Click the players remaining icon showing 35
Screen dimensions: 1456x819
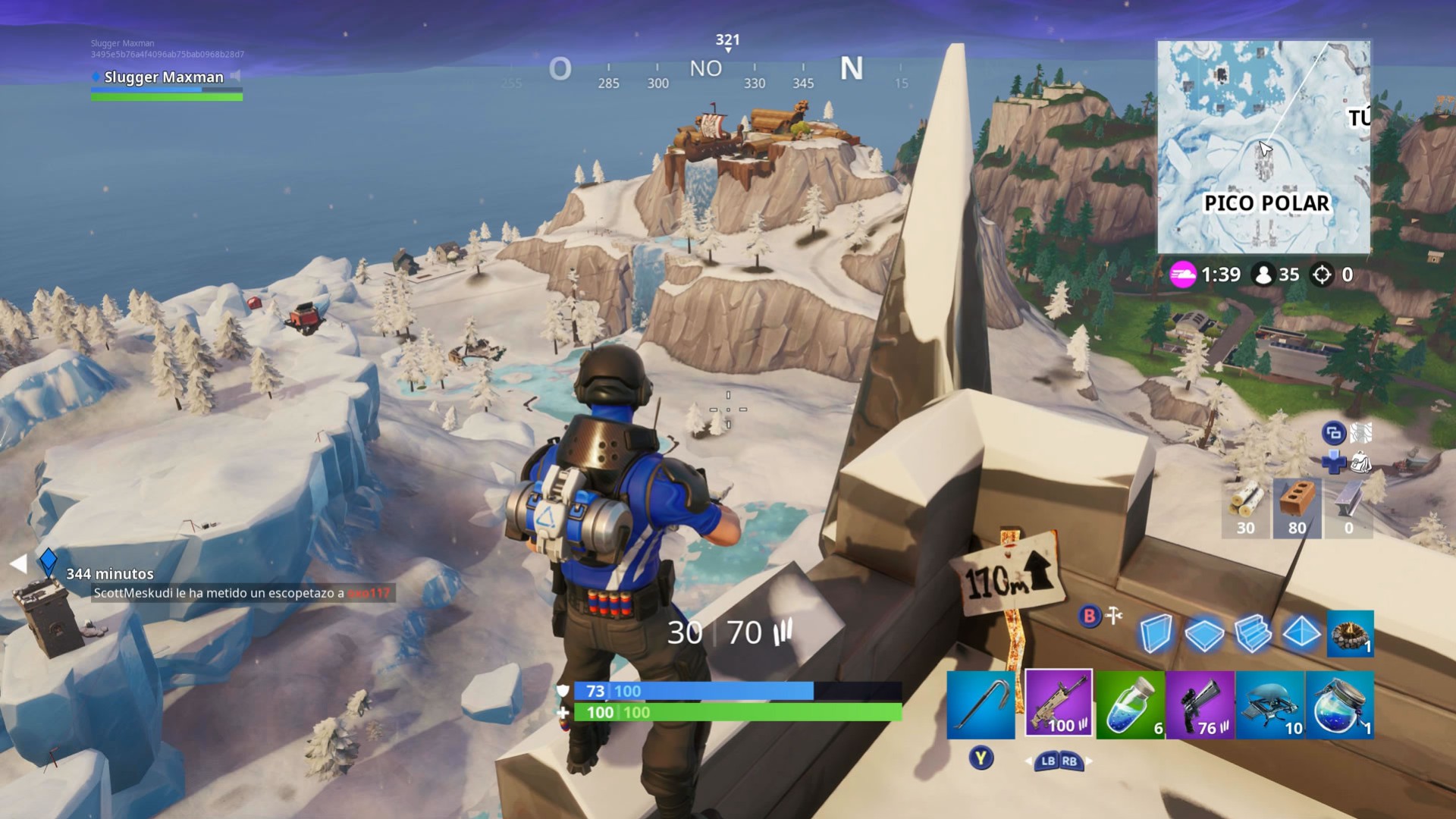coord(1265,275)
